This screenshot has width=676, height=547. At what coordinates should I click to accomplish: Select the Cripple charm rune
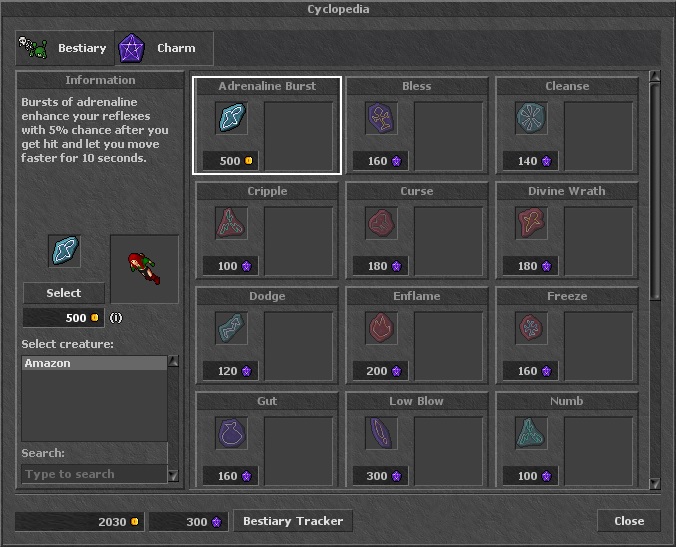[232, 223]
